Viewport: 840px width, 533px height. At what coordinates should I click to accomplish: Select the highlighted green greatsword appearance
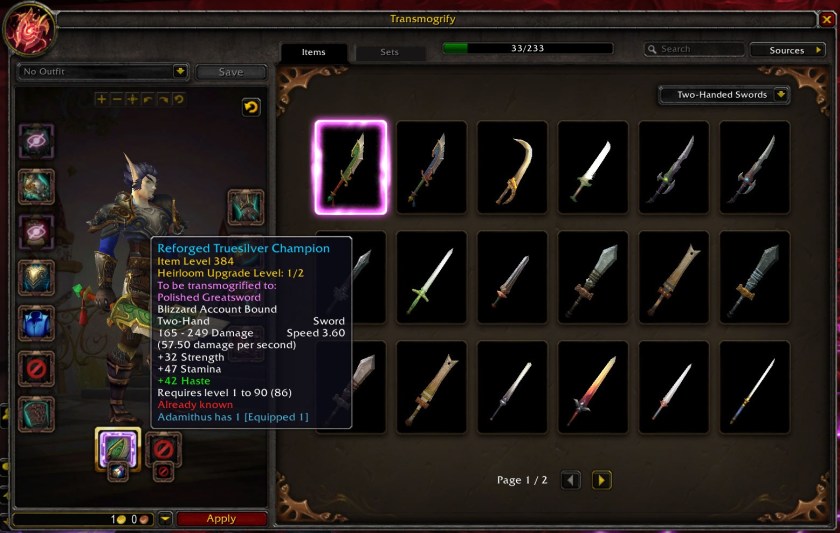point(351,167)
